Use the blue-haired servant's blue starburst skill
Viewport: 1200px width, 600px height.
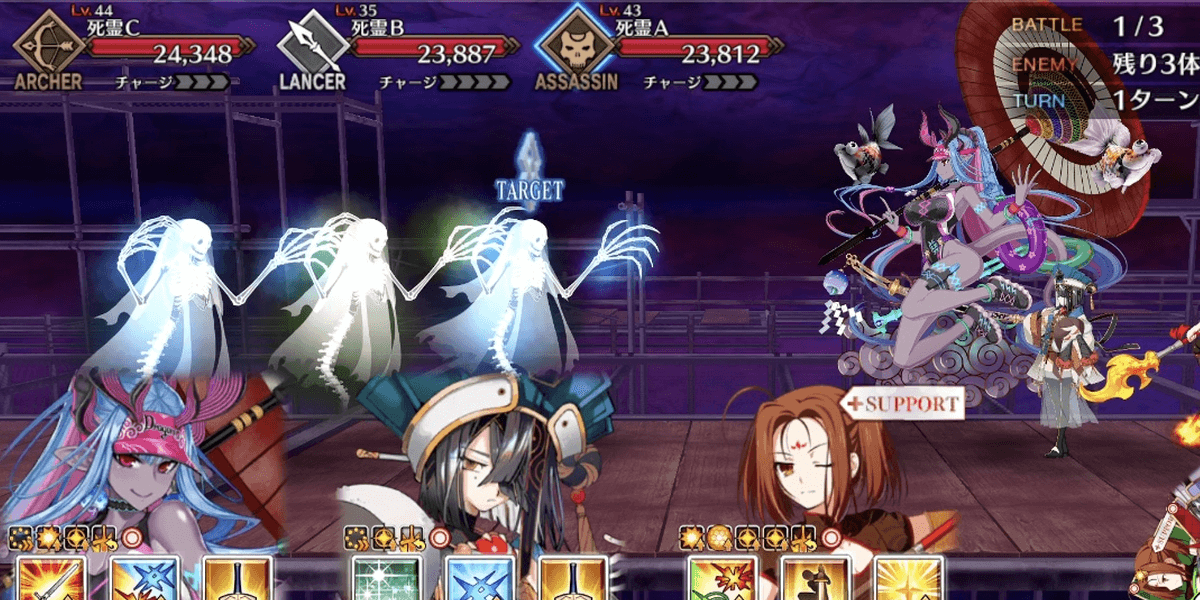144,579
